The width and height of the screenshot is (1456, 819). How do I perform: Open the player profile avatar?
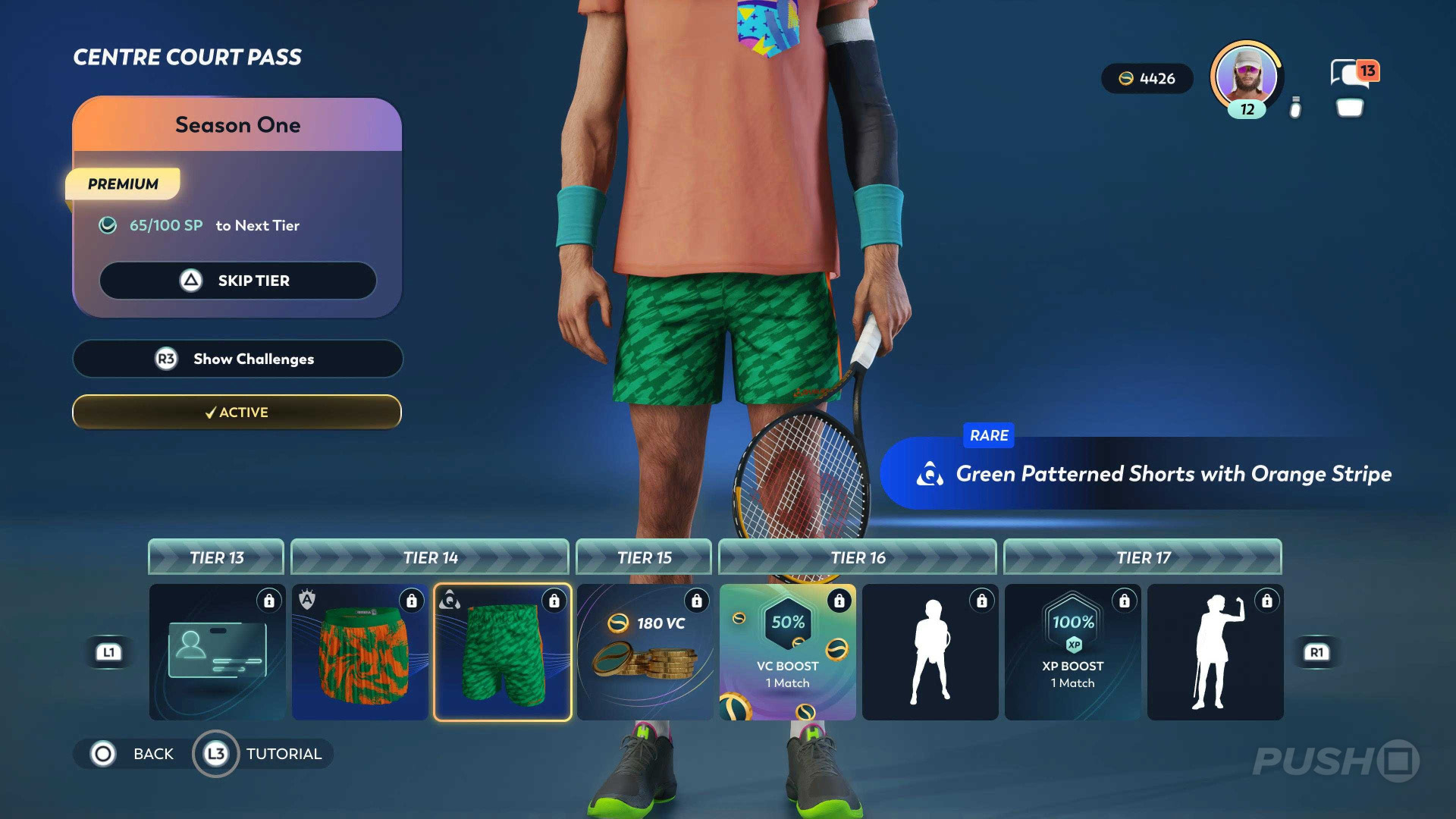click(x=1246, y=77)
